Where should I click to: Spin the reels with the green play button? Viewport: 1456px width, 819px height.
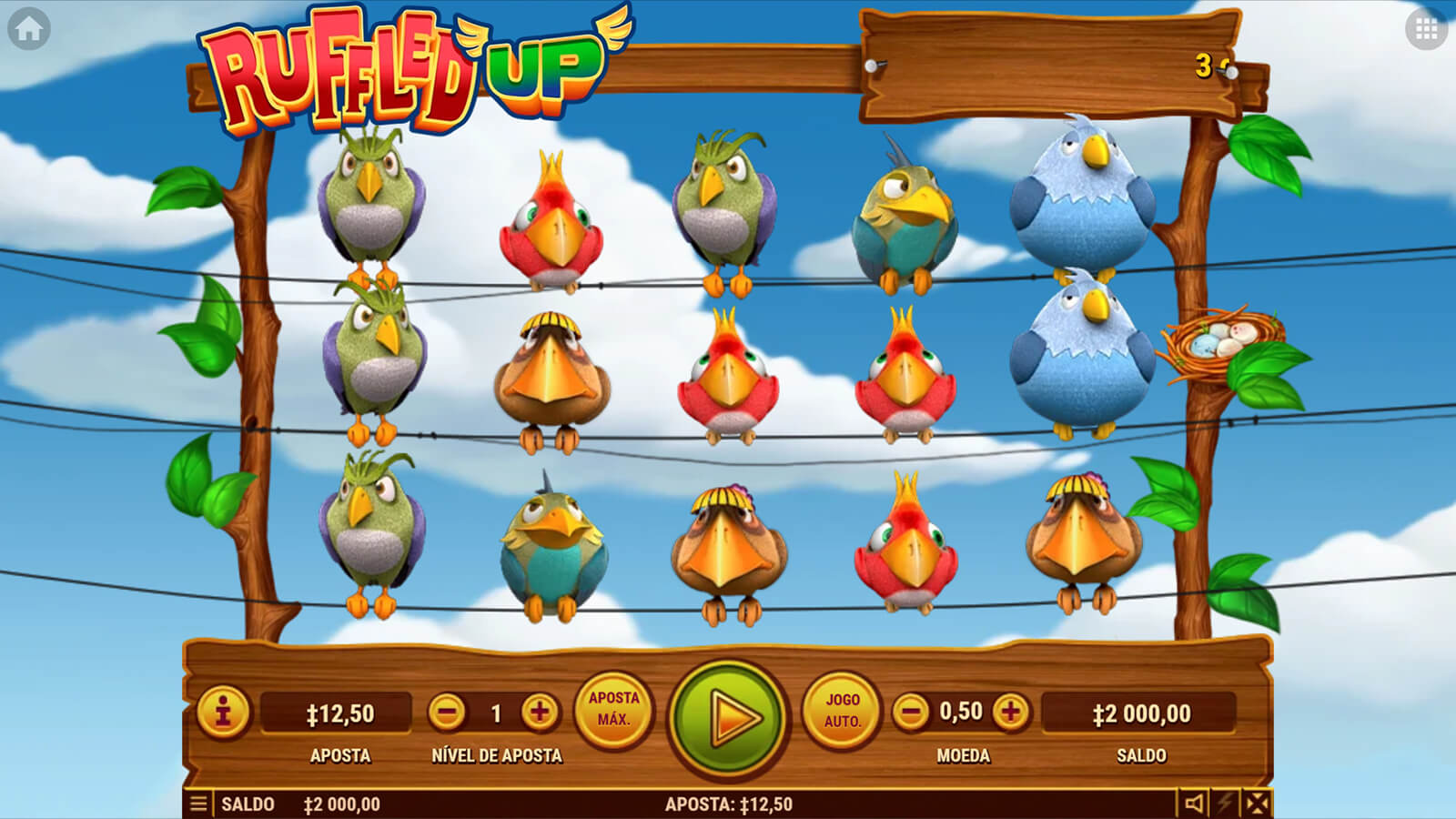[x=727, y=718]
